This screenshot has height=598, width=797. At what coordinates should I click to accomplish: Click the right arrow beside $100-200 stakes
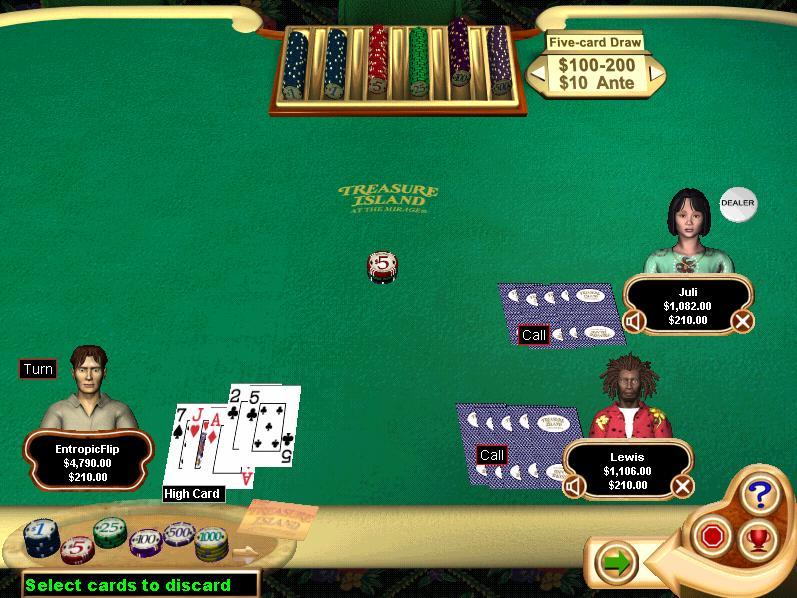click(657, 72)
